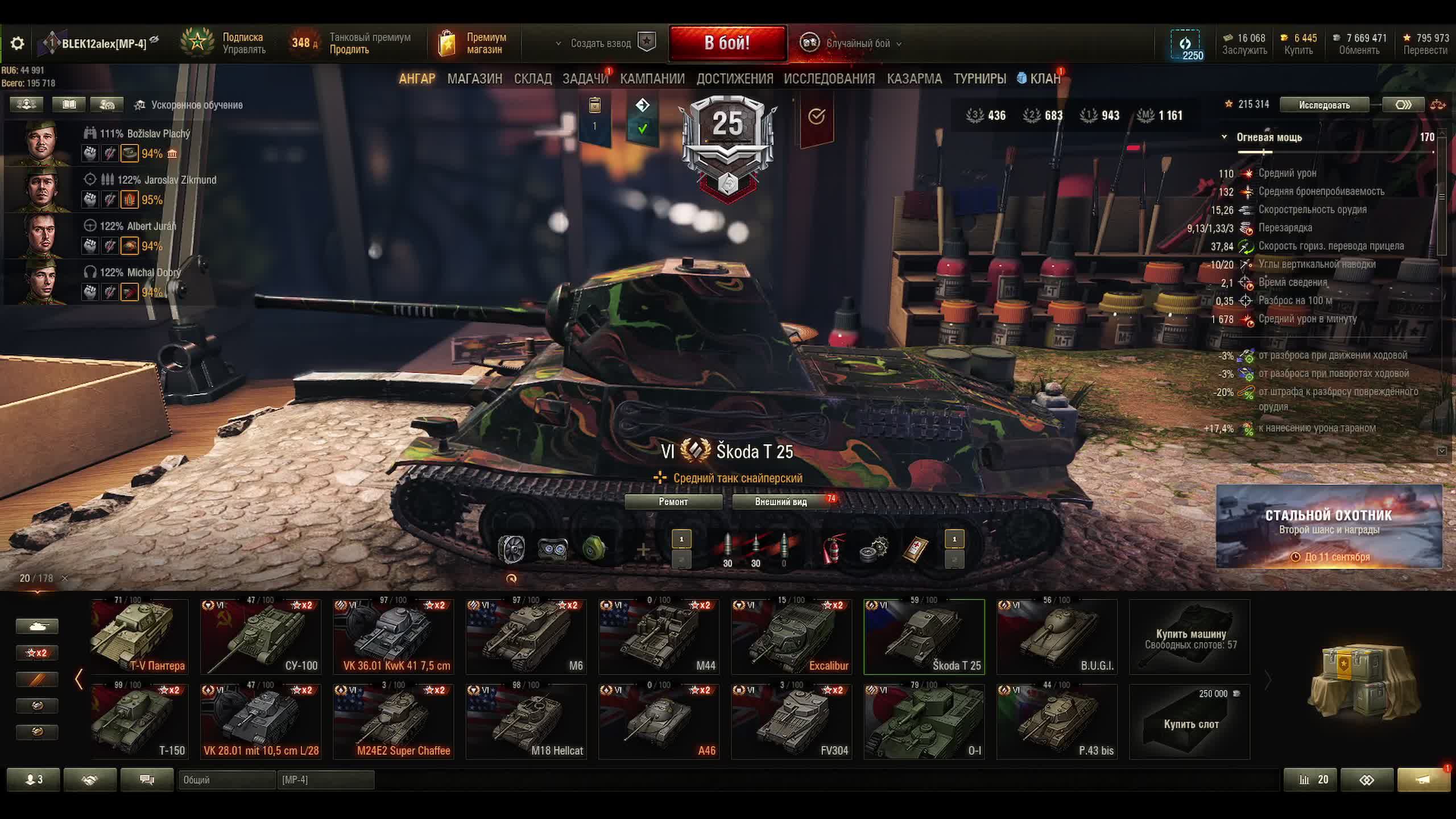The width and height of the screenshot is (1456, 819).
Task: Open the ДОСТИЖЕНИЯ tab
Action: tap(734, 78)
